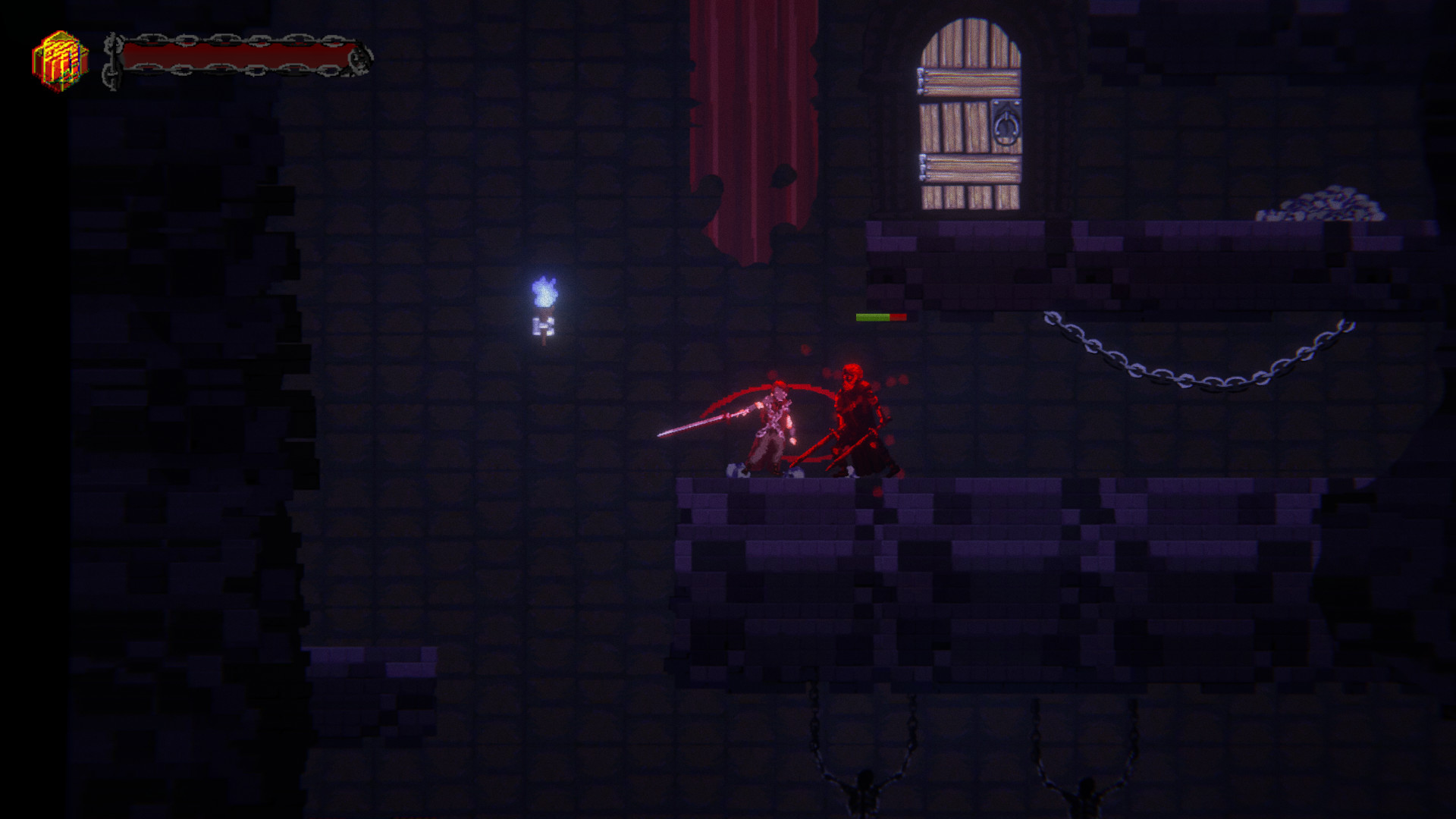The width and height of the screenshot is (1456, 819).
Task: Select the chain ornament left of the health bar
Action: [111, 55]
